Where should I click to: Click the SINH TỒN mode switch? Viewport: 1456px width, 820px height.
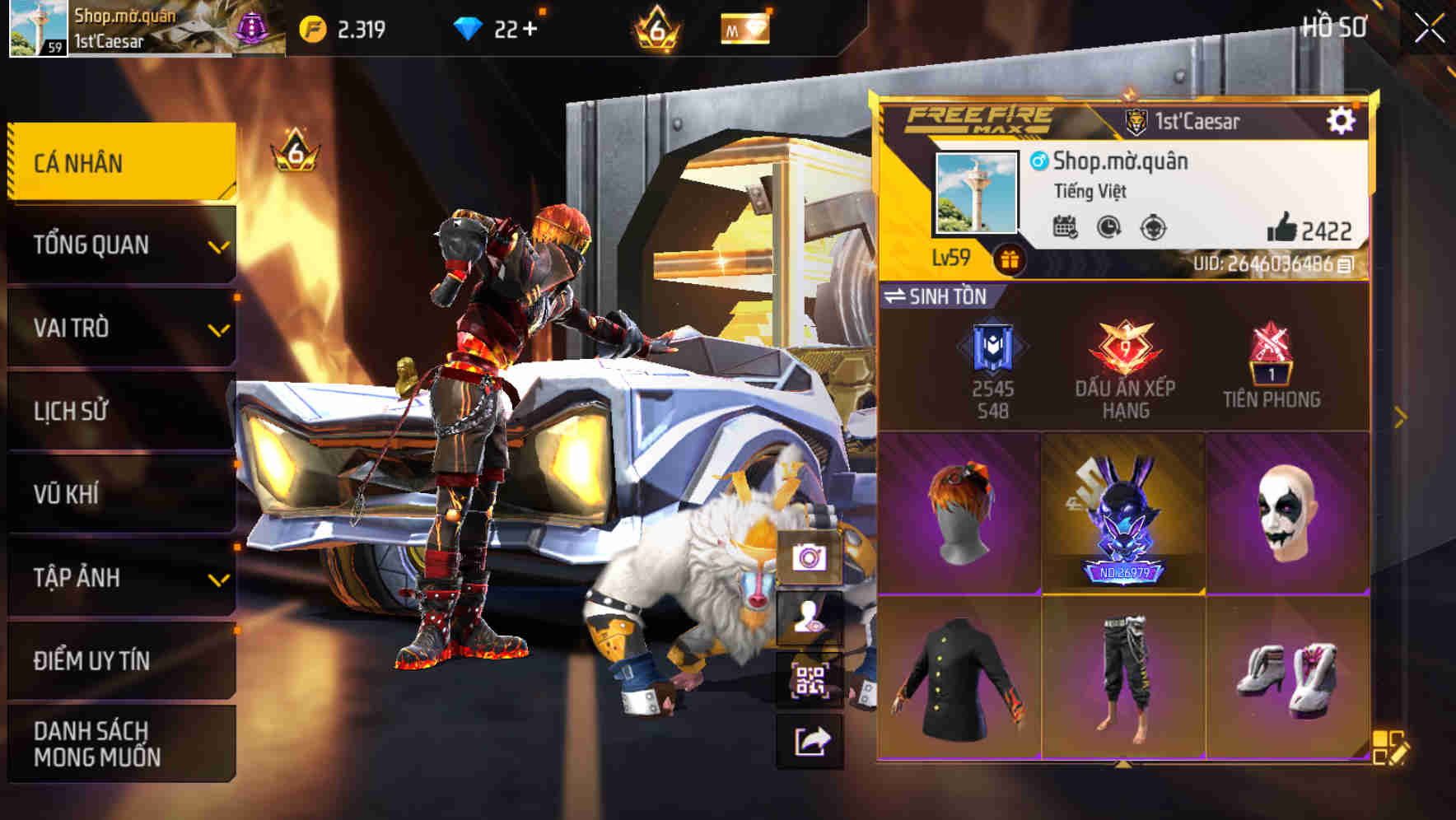coord(937,298)
